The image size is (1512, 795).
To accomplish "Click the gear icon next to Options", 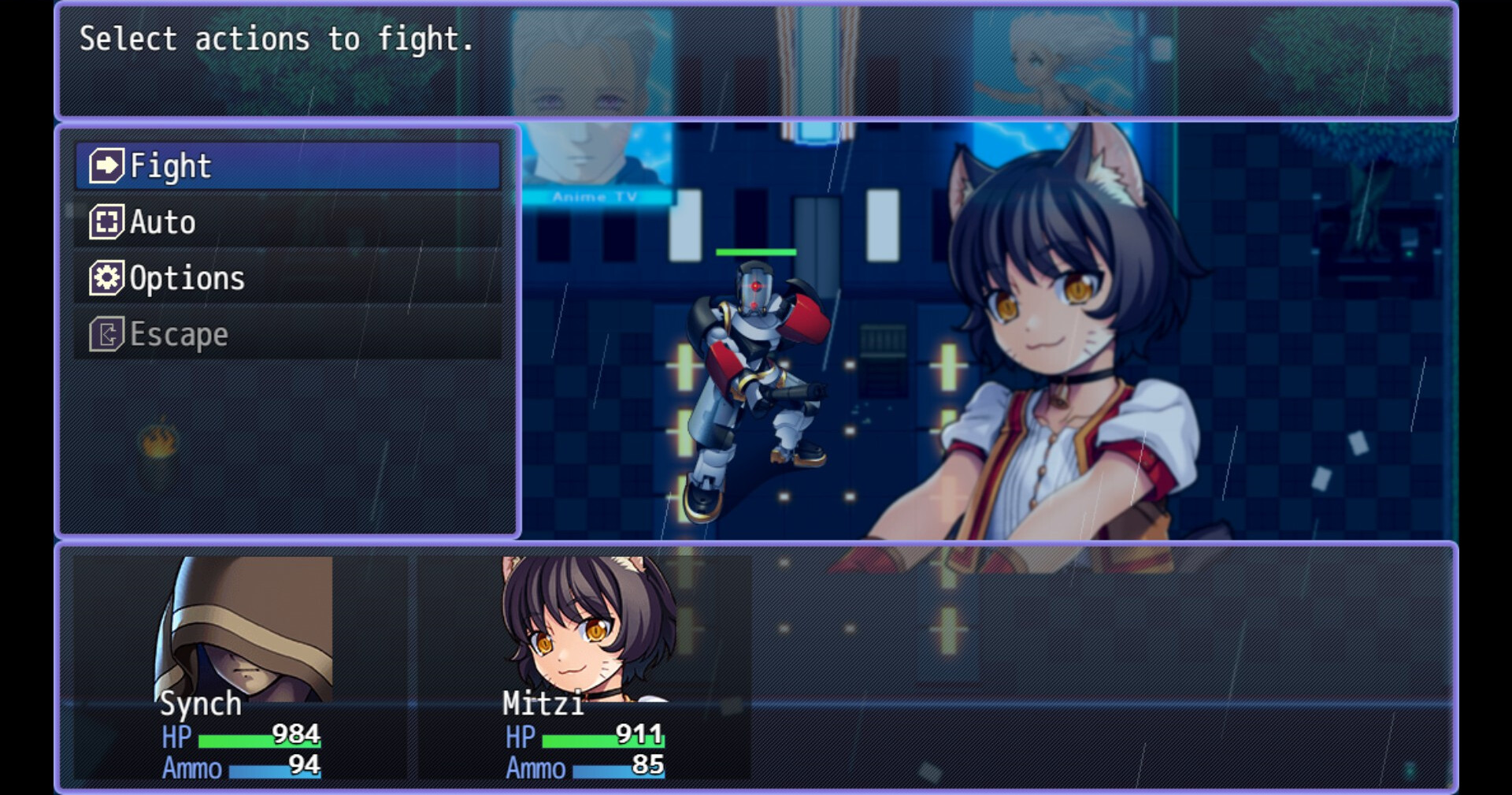I will pyautogui.click(x=107, y=277).
